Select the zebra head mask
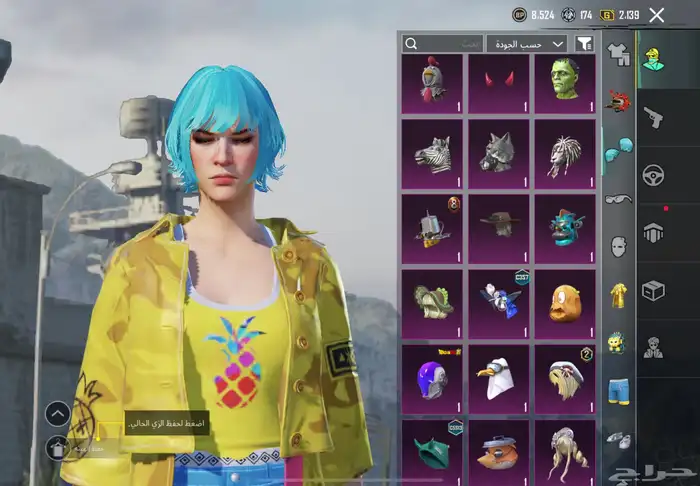The width and height of the screenshot is (700, 486). pyautogui.click(x=431, y=150)
